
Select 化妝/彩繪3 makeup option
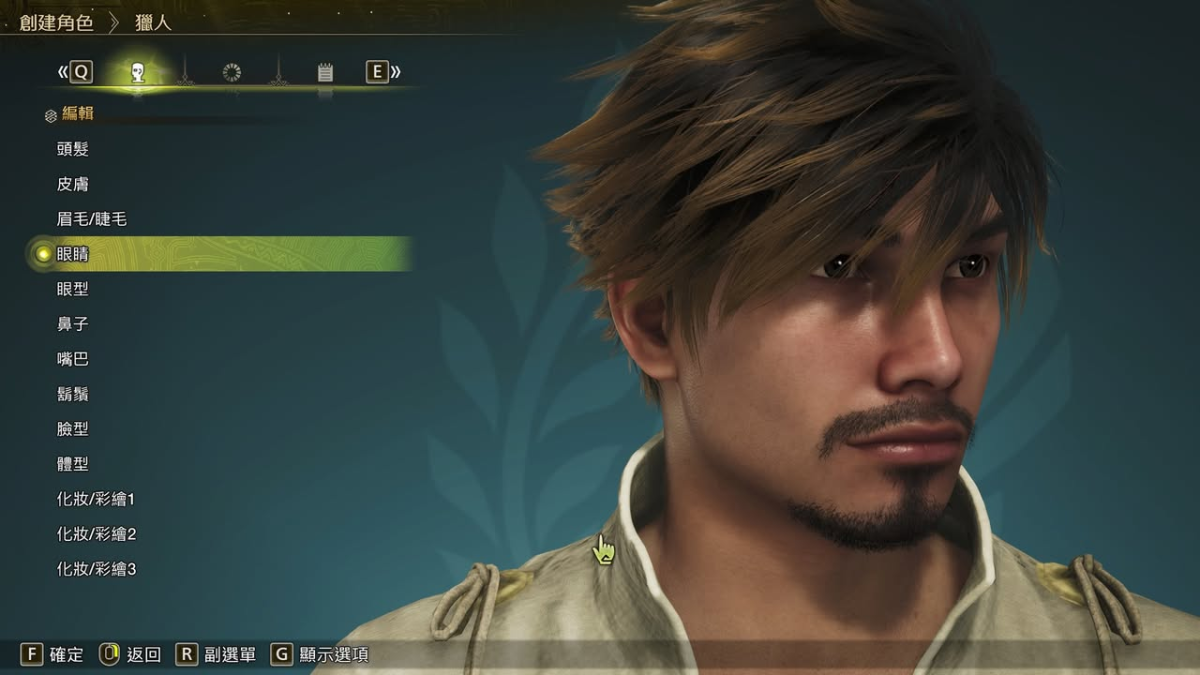click(96, 569)
